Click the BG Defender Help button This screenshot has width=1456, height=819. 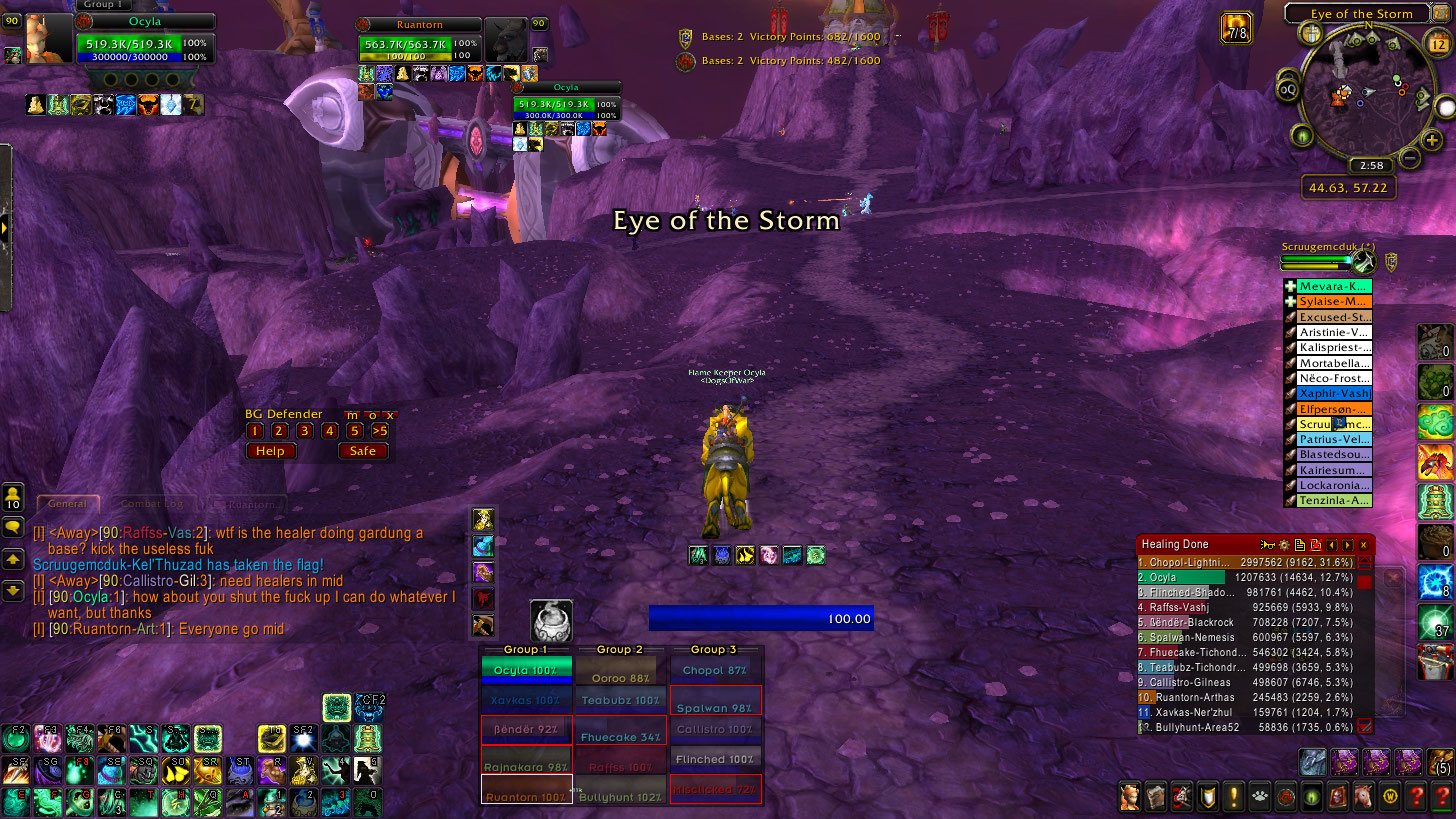click(270, 451)
